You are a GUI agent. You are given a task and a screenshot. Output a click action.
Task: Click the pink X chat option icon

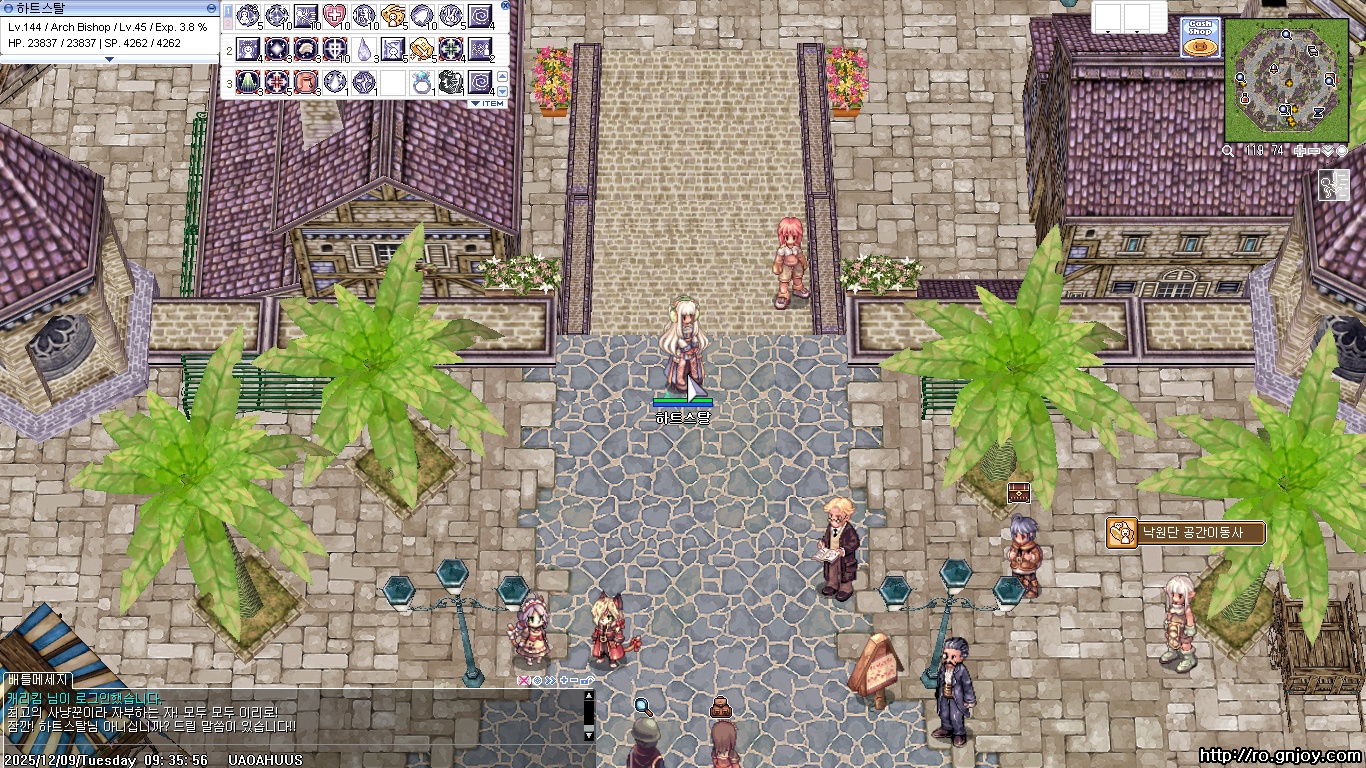pos(522,680)
